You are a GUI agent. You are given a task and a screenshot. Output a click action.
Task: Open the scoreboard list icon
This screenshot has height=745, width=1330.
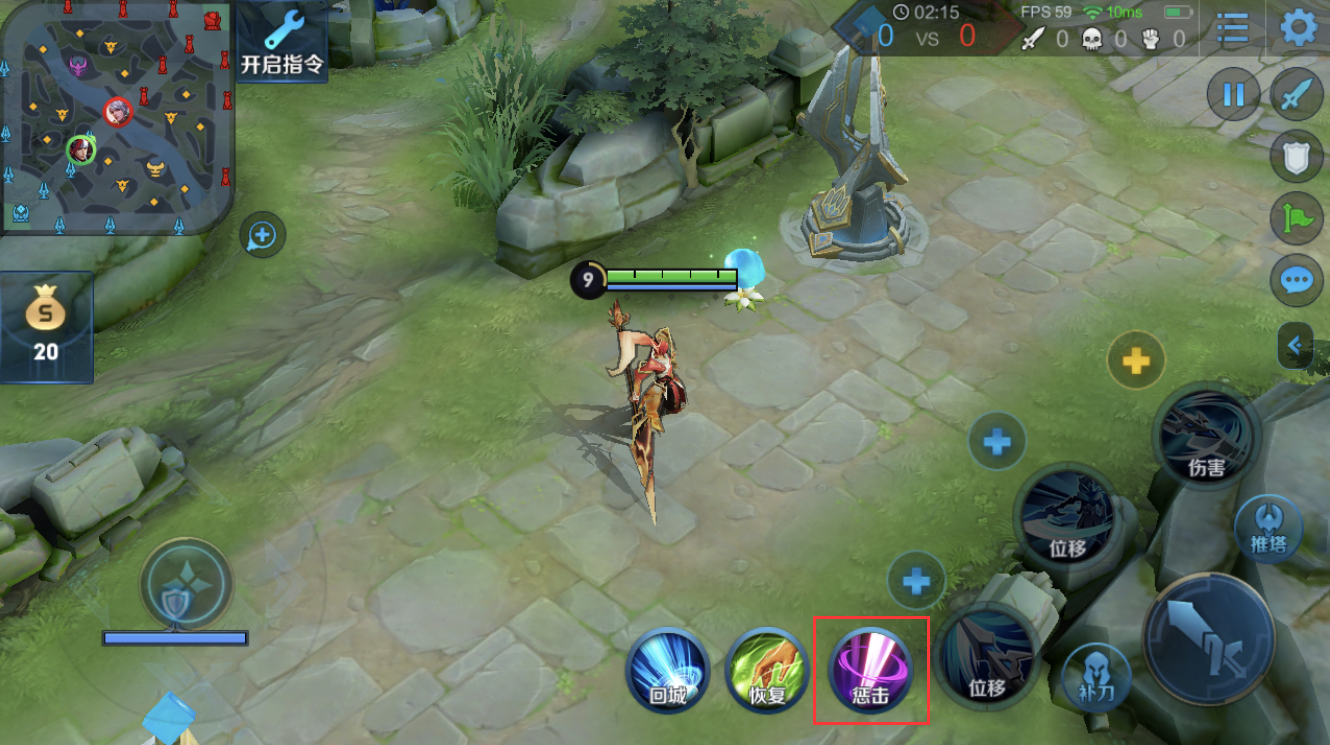1232,28
